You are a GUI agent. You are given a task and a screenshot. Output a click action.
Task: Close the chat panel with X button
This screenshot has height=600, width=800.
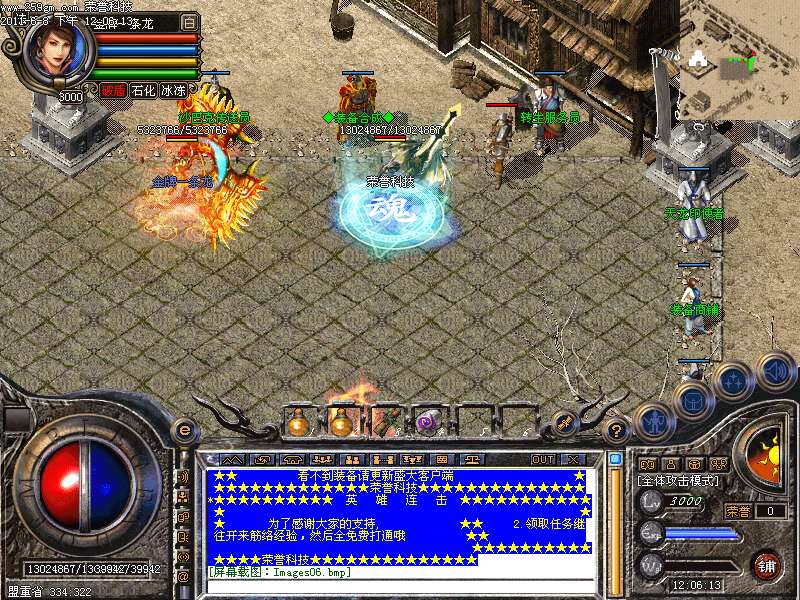point(574,459)
